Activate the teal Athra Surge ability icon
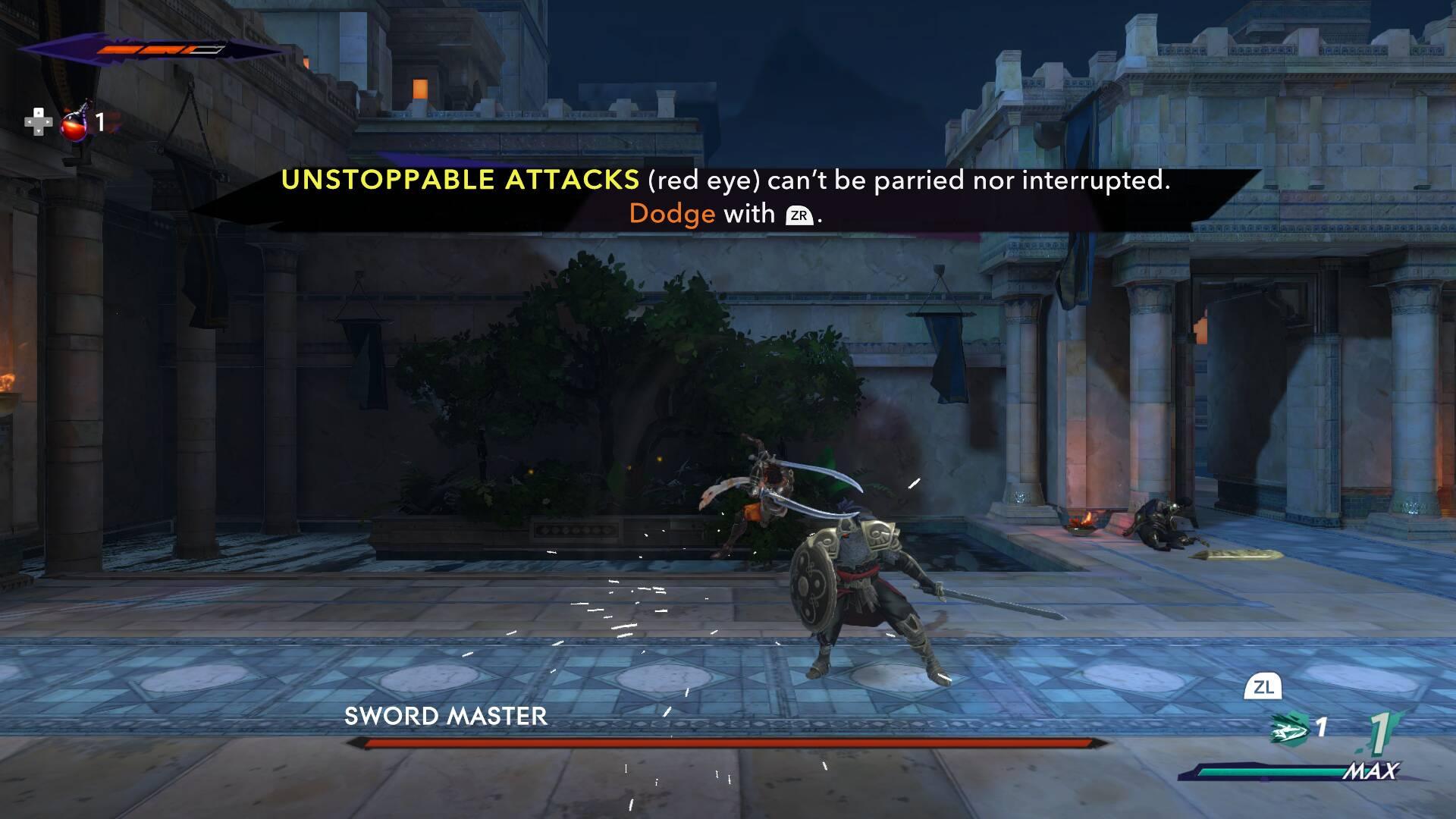This screenshot has width=1456, height=819. pyautogui.click(x=1291, y=730)
